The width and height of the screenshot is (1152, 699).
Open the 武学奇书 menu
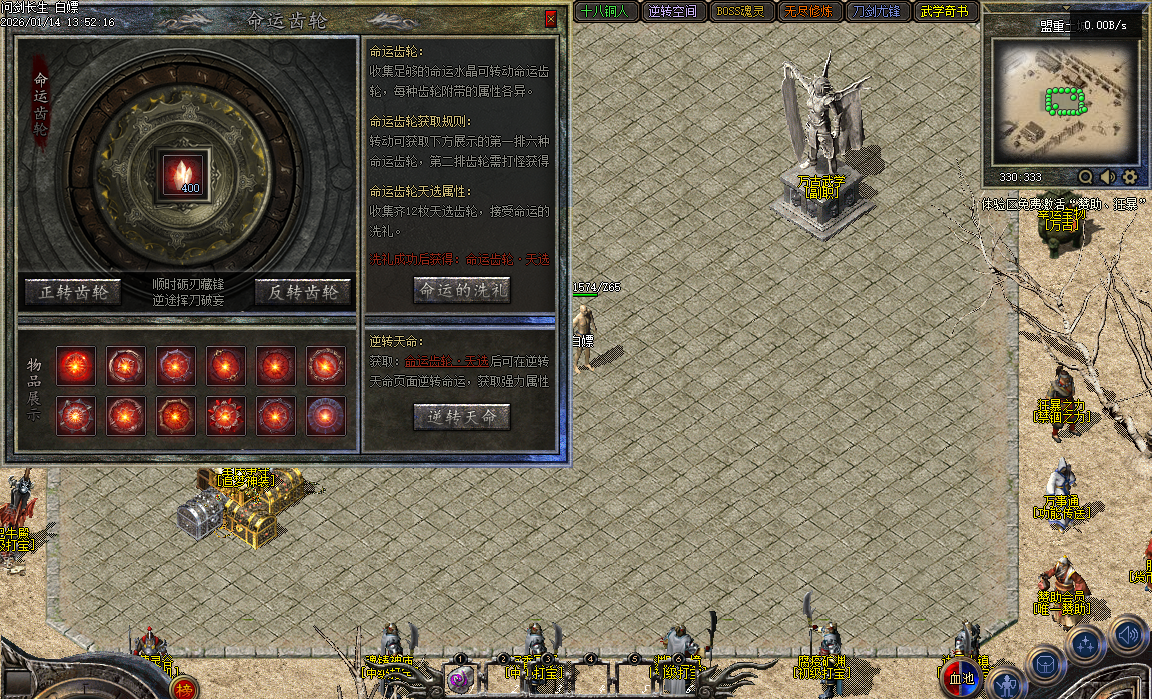coord(944,12)
